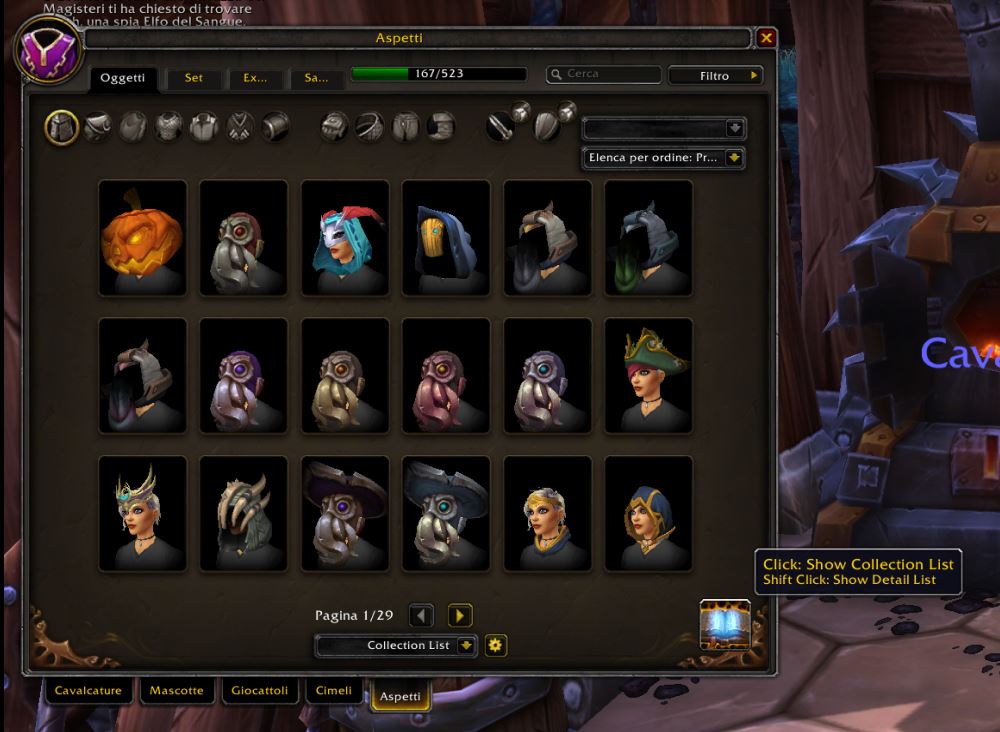The width and height of the screenshot is (1000, 732).
Task: Switch to the Cimeli tab
Action: point(334,690)
